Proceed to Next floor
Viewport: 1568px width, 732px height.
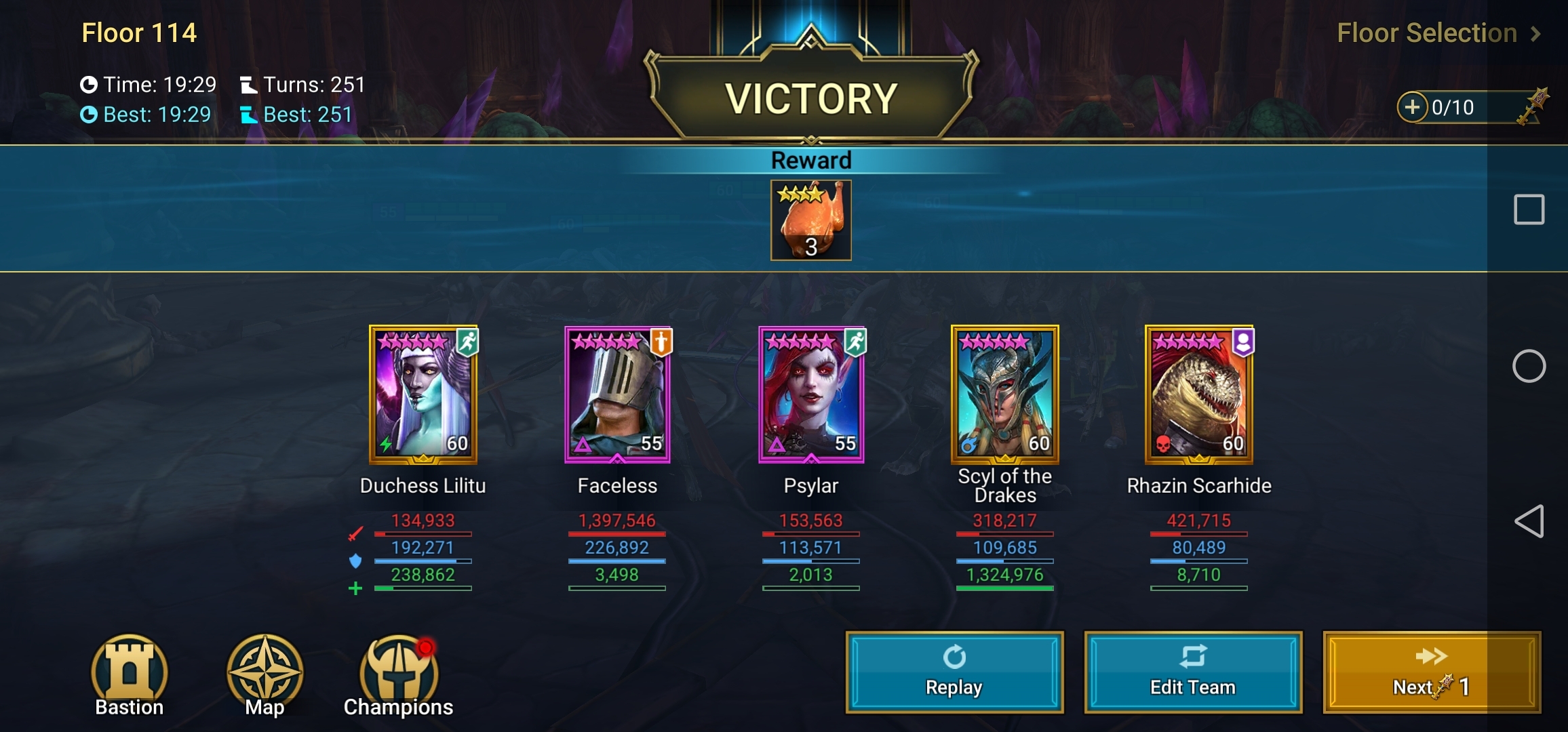coord(1431,672)
